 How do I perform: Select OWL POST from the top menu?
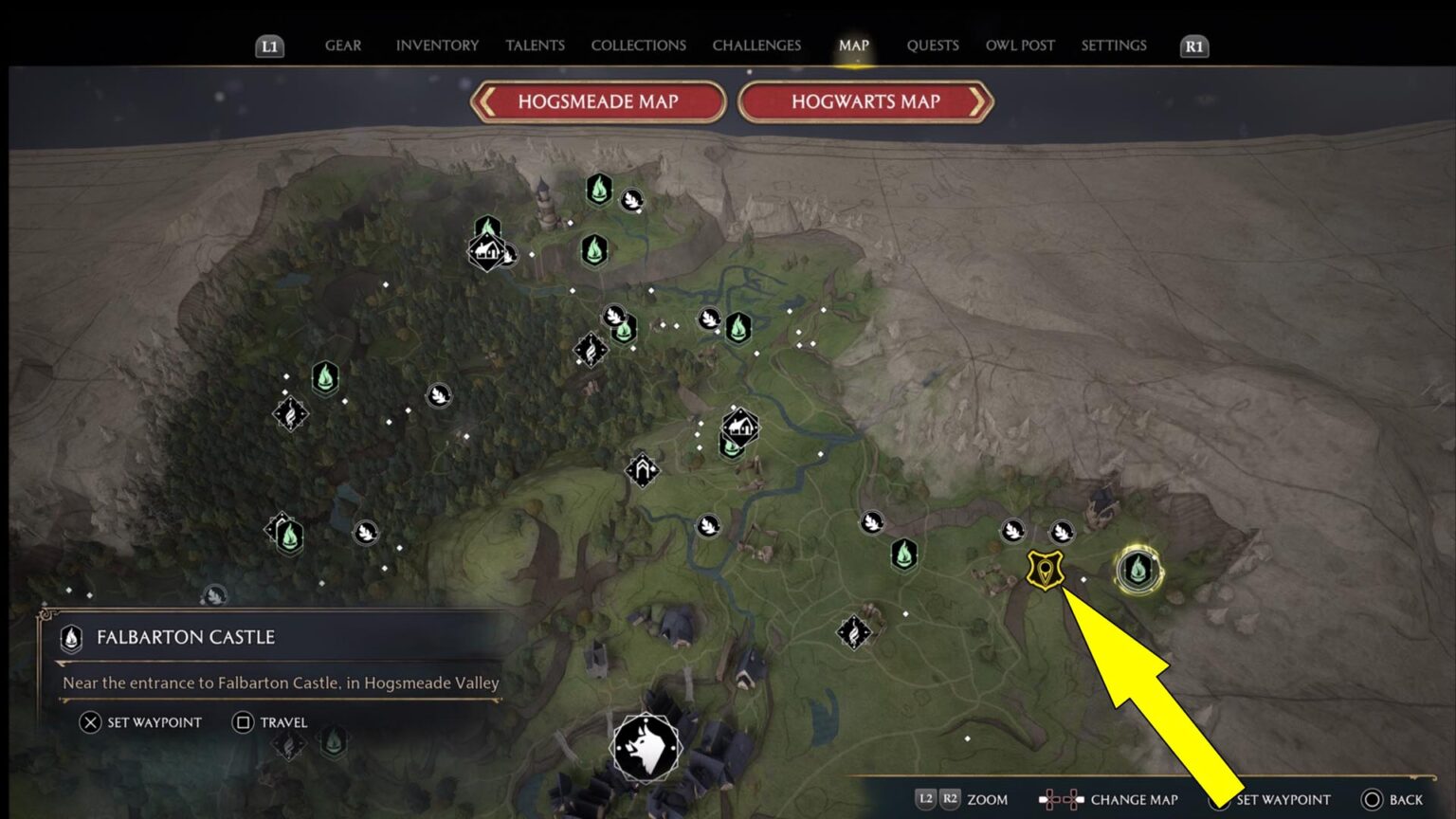[x=1019, y=45]
